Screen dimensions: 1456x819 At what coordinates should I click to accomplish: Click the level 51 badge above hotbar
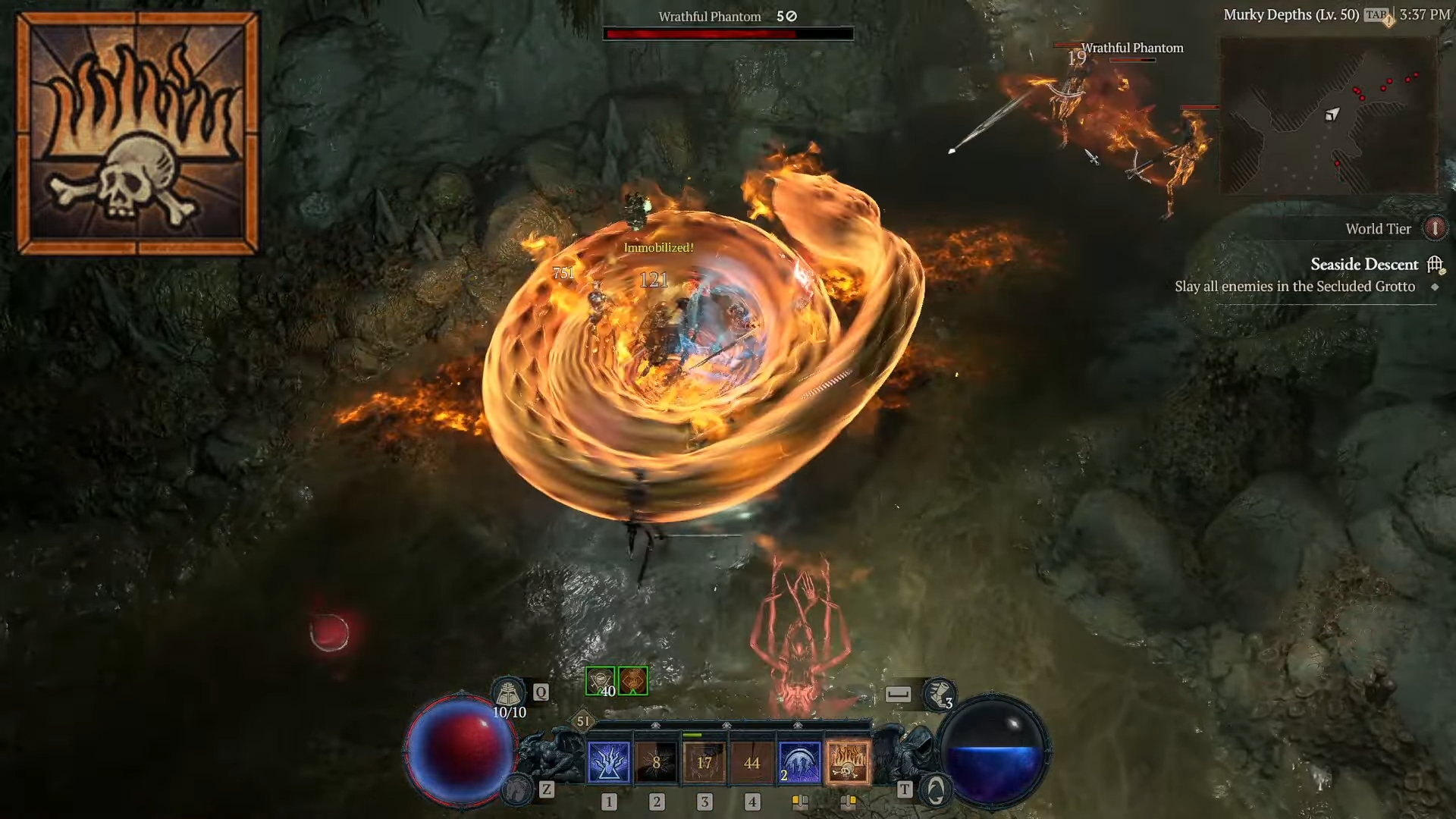pos(582,721)
